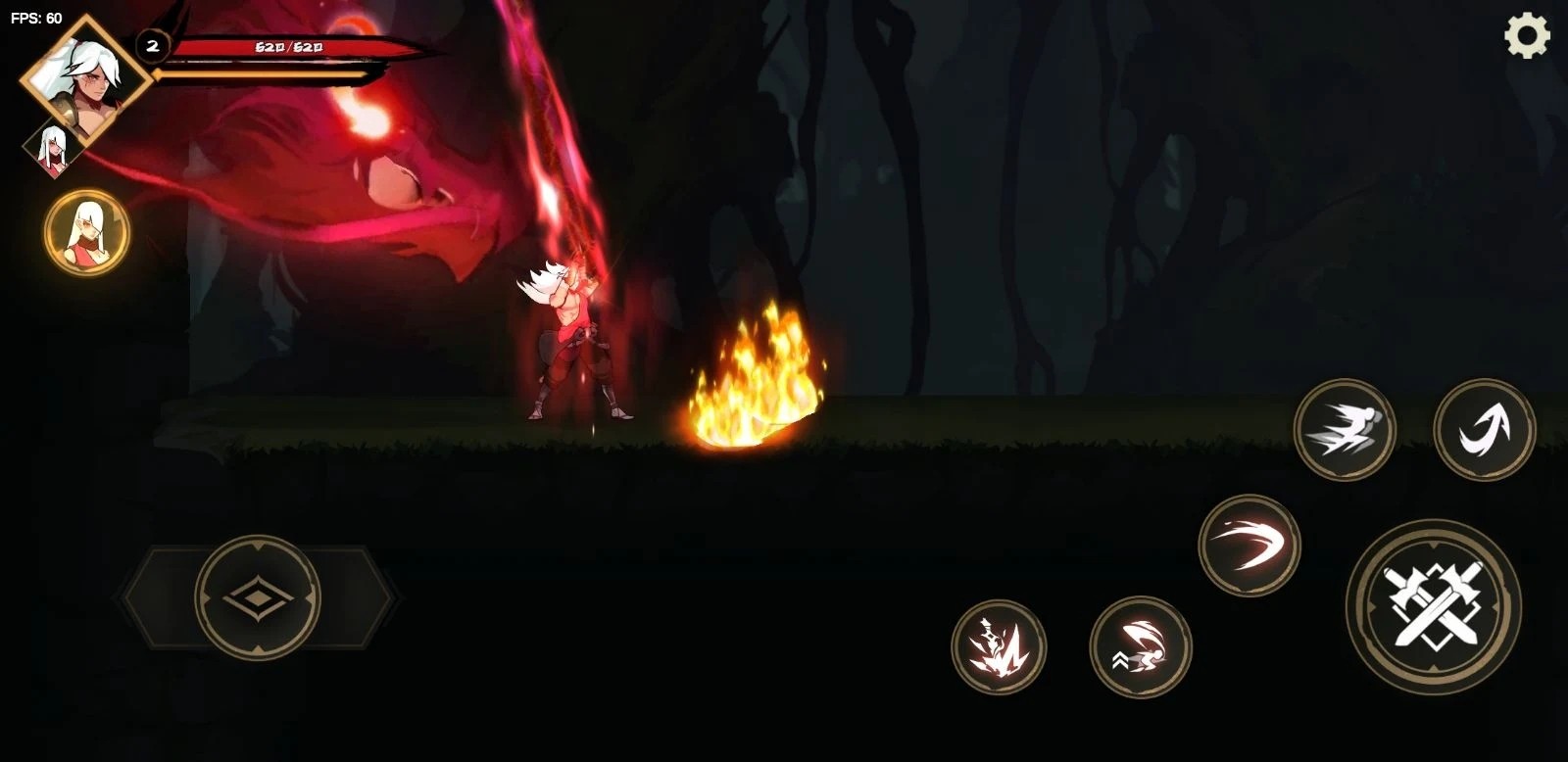
Task: Open settings with the gear icon
Action: [1527, 37]
